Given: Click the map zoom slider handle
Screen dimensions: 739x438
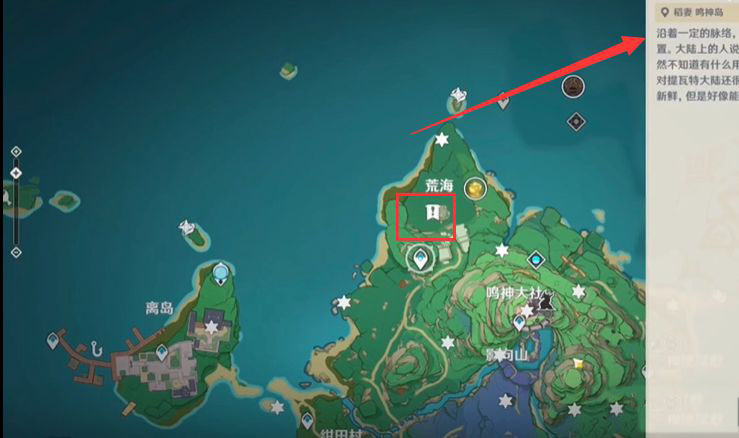Looking at the screenshot, I should click(16, 173).
